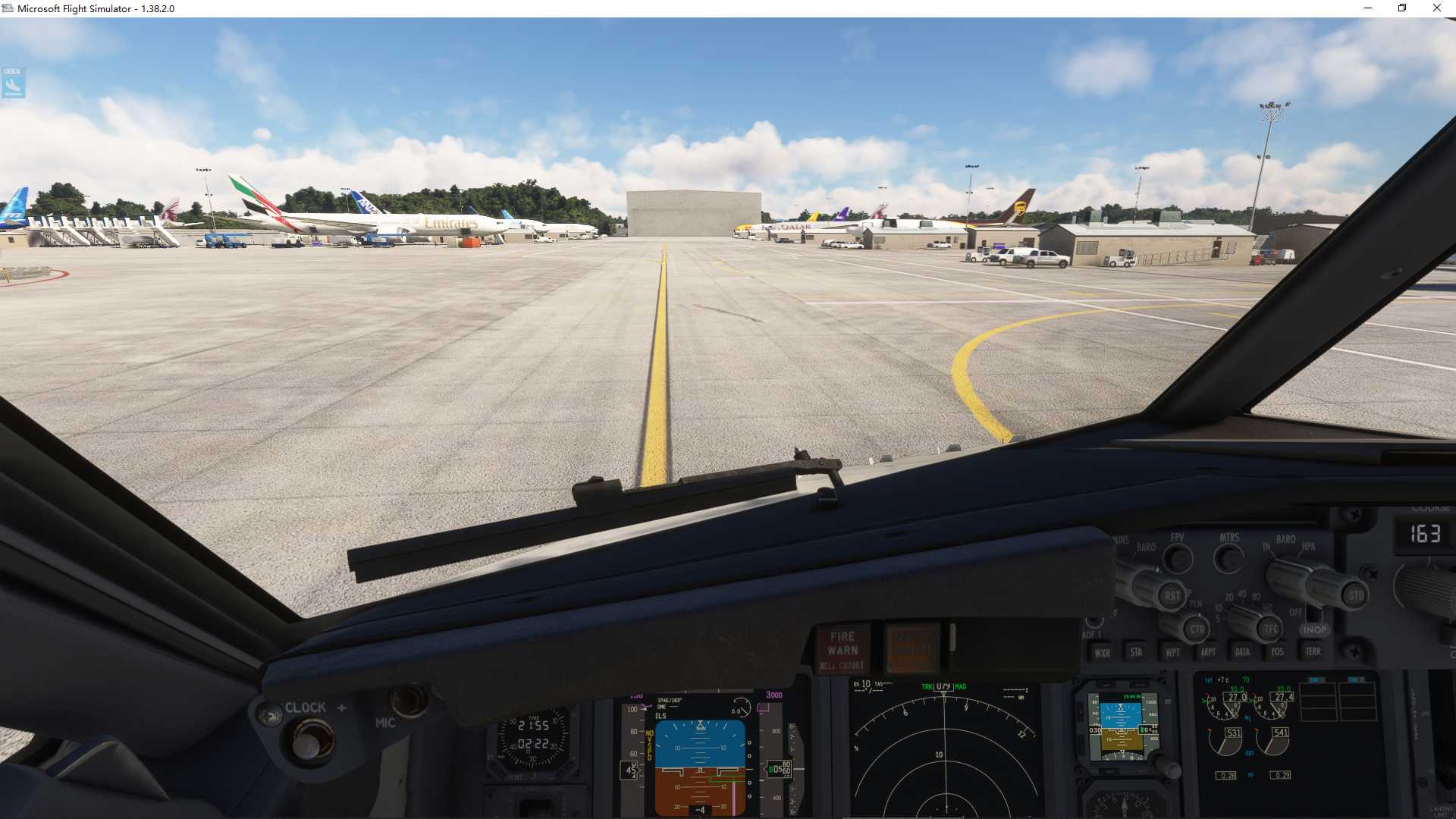Toggle the CTR centered map mode
Image resolution: width=1456 pixels, height=819 pixels.
[1197, 629]
